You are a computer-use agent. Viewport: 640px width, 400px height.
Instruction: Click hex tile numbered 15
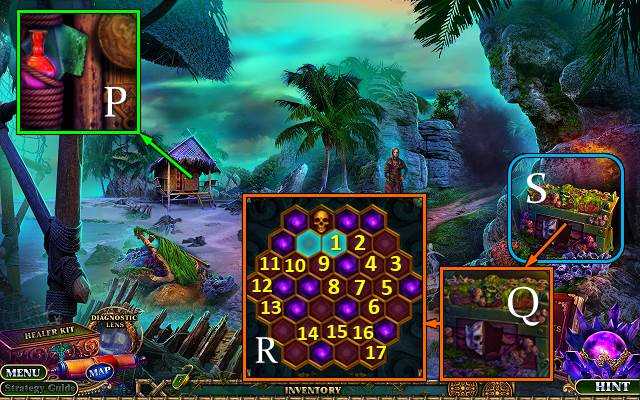click(337, 331)
